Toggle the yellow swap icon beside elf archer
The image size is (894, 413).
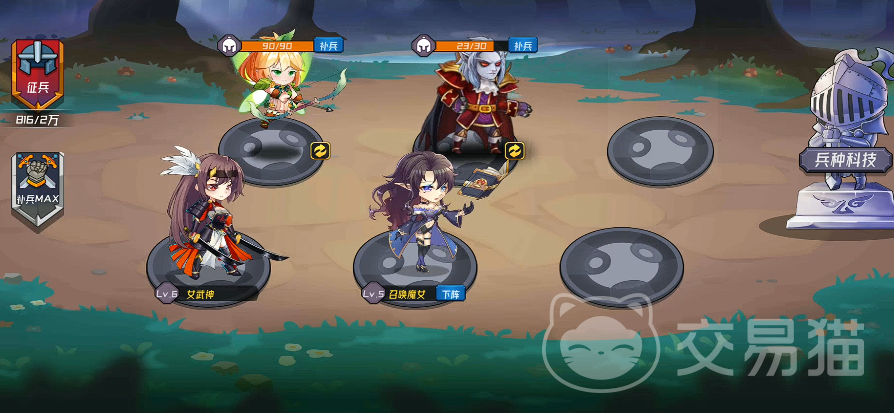coord(322,150)
